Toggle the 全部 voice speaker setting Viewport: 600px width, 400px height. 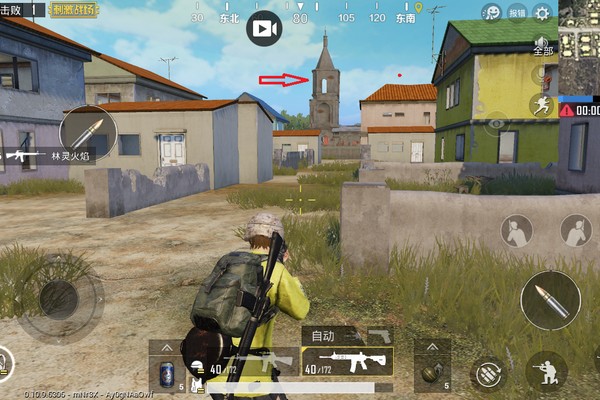(543, 47)
